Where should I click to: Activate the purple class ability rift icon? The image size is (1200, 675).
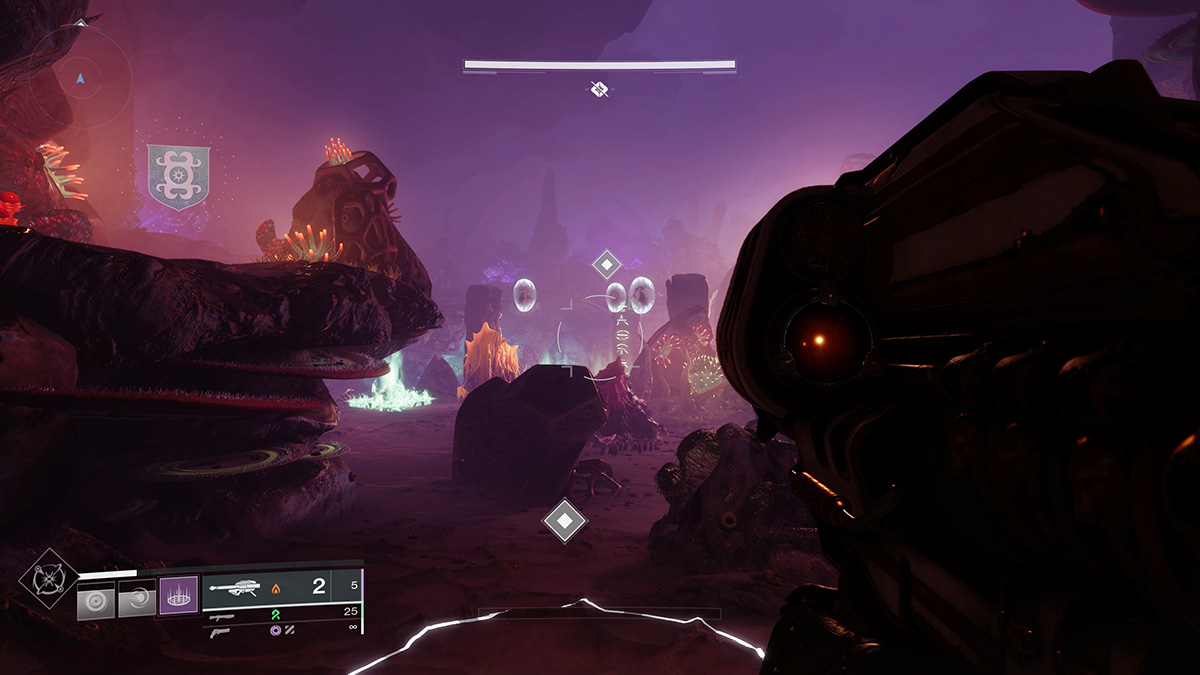(180, 596)
